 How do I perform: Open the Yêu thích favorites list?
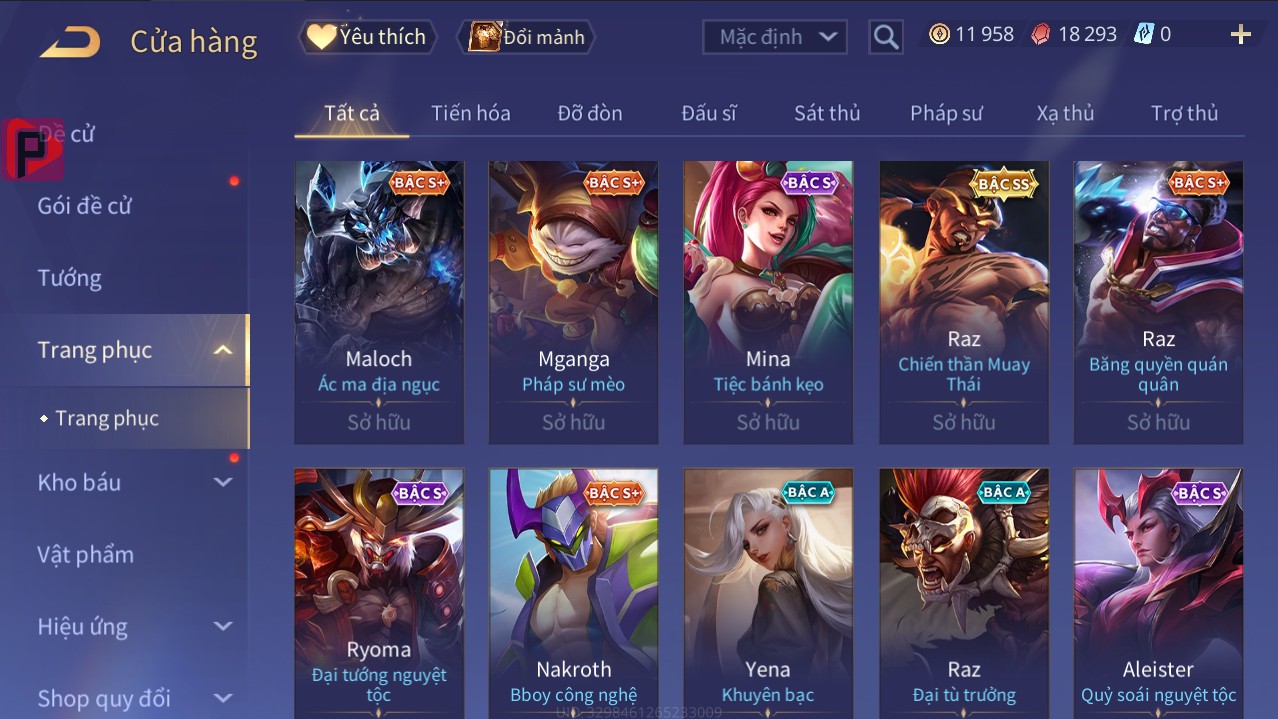point(367,37)
